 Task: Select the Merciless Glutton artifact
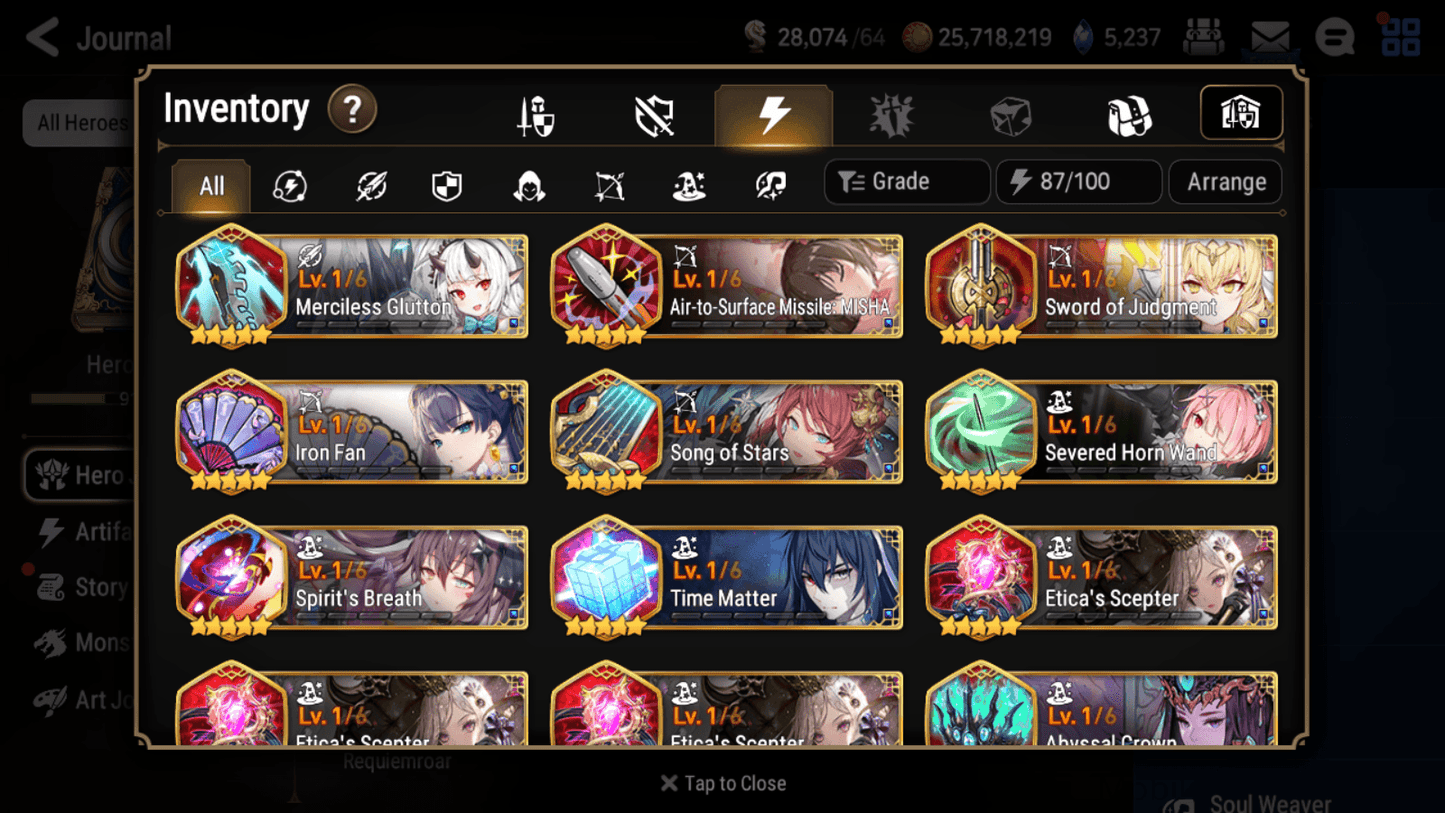[350, 287]
